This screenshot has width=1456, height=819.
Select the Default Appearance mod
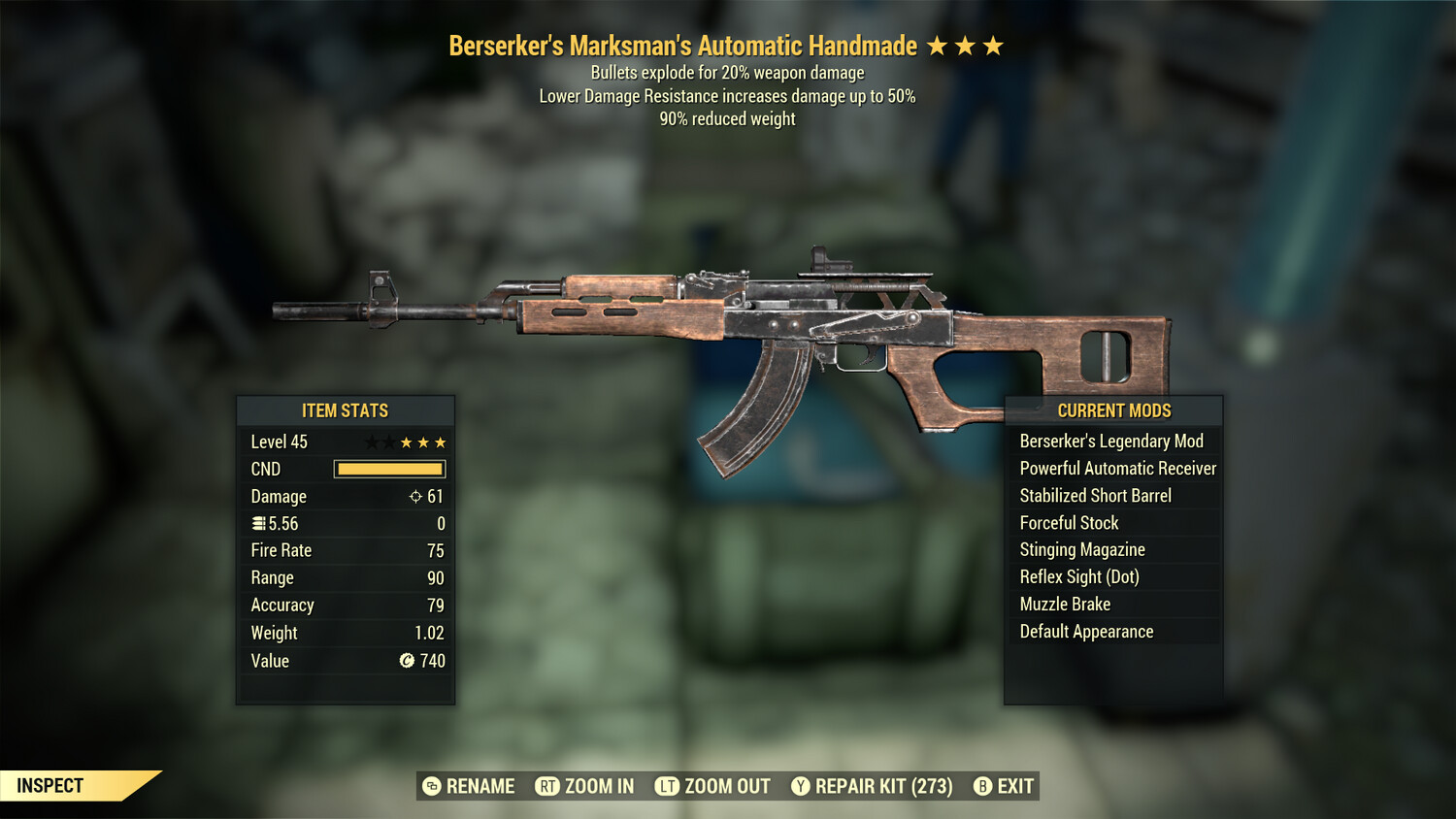point(1086,631)
